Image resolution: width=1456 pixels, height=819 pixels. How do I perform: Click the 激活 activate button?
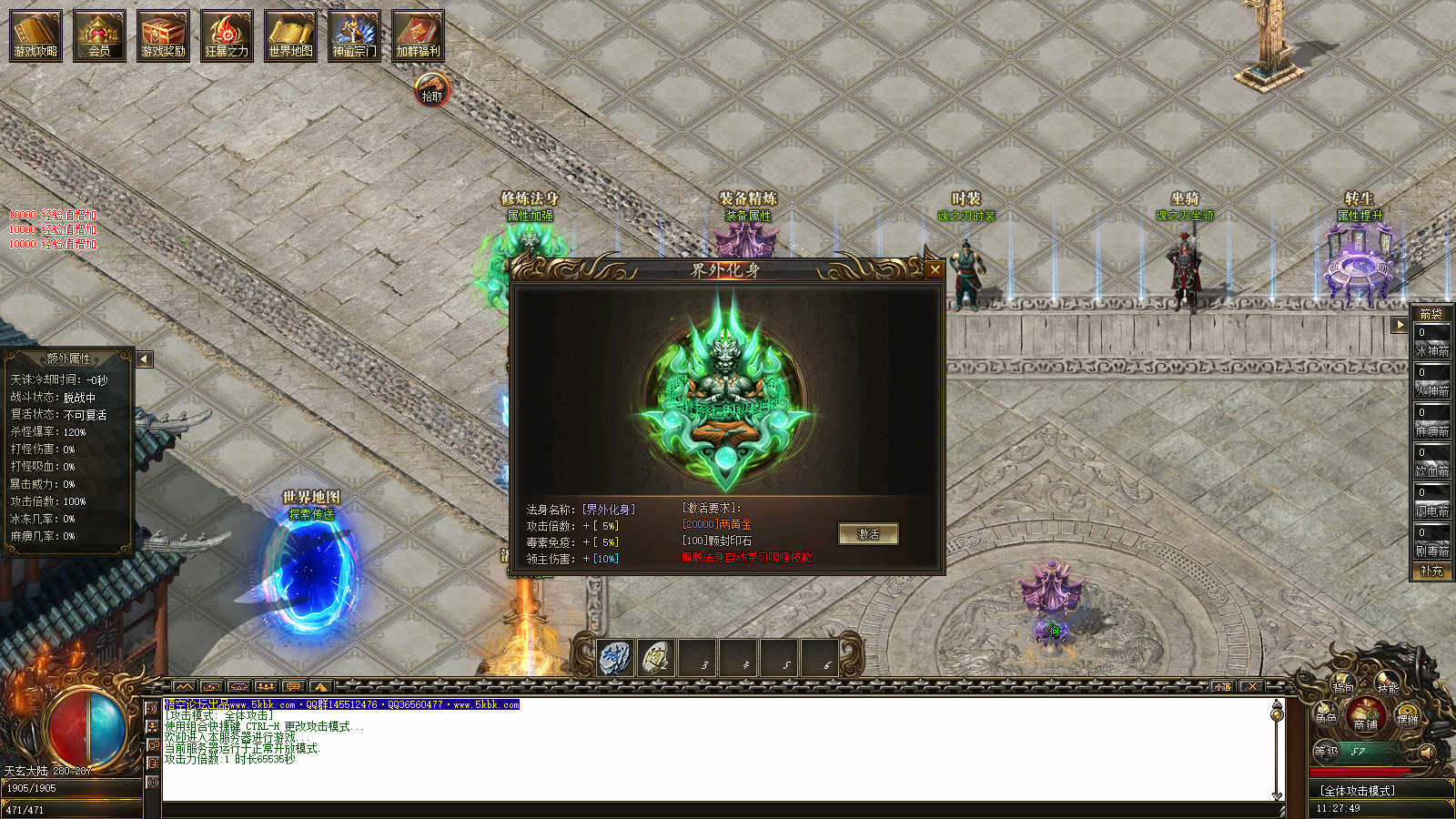[868, 534]
